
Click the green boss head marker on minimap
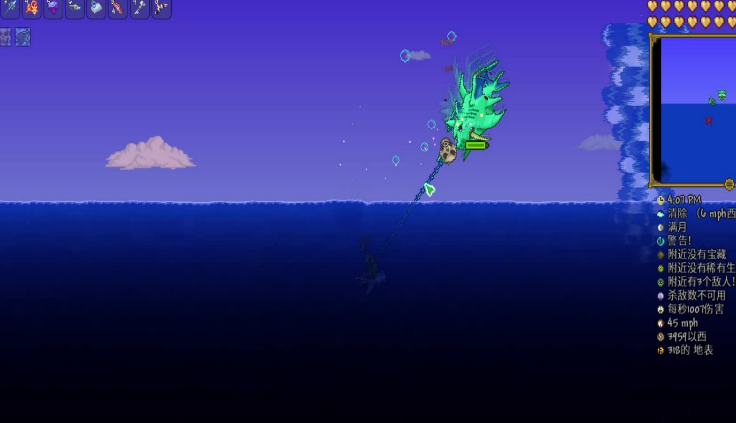[723, 94]
